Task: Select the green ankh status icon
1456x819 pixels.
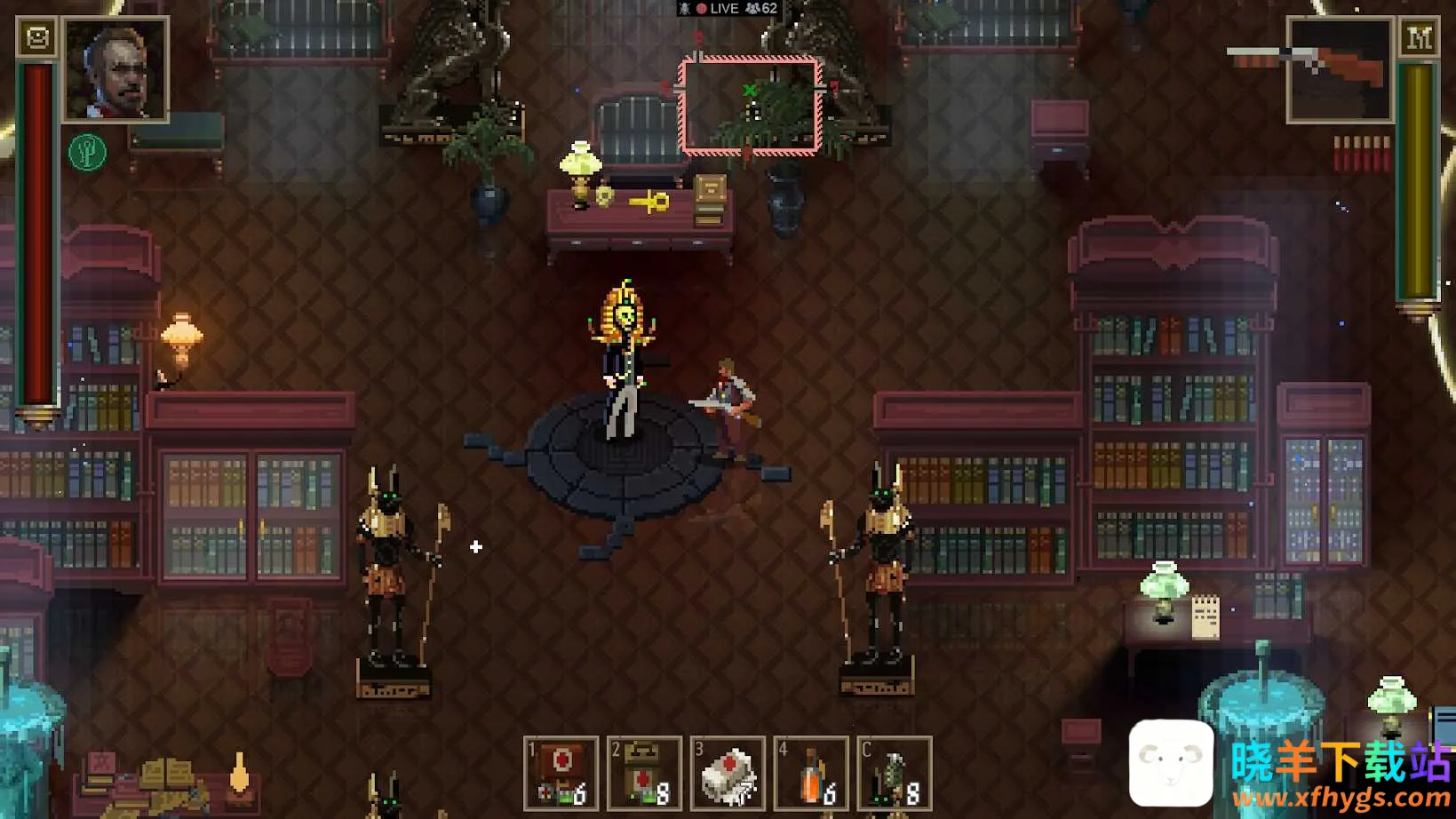Action: pyautogui.click(x=87, y=153)
